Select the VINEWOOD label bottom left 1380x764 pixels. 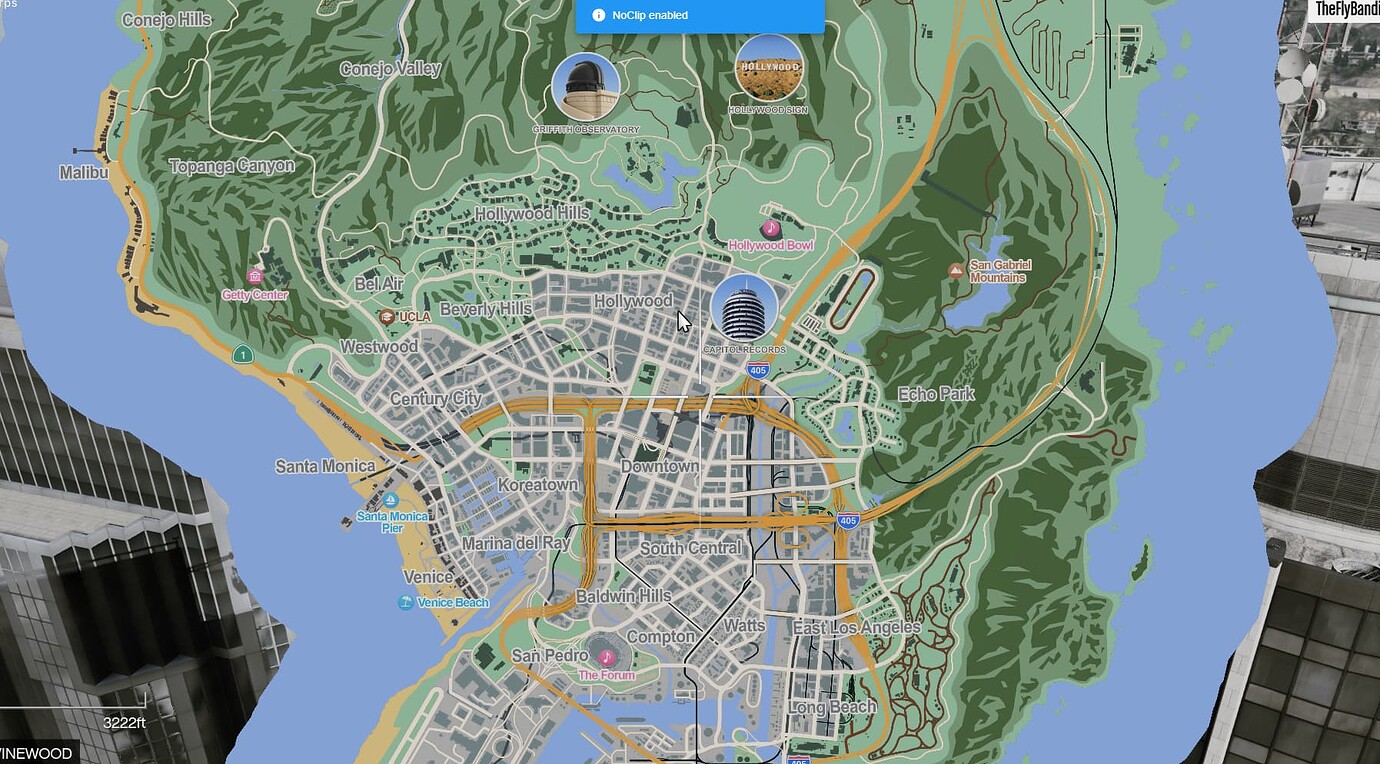(38, 752)
